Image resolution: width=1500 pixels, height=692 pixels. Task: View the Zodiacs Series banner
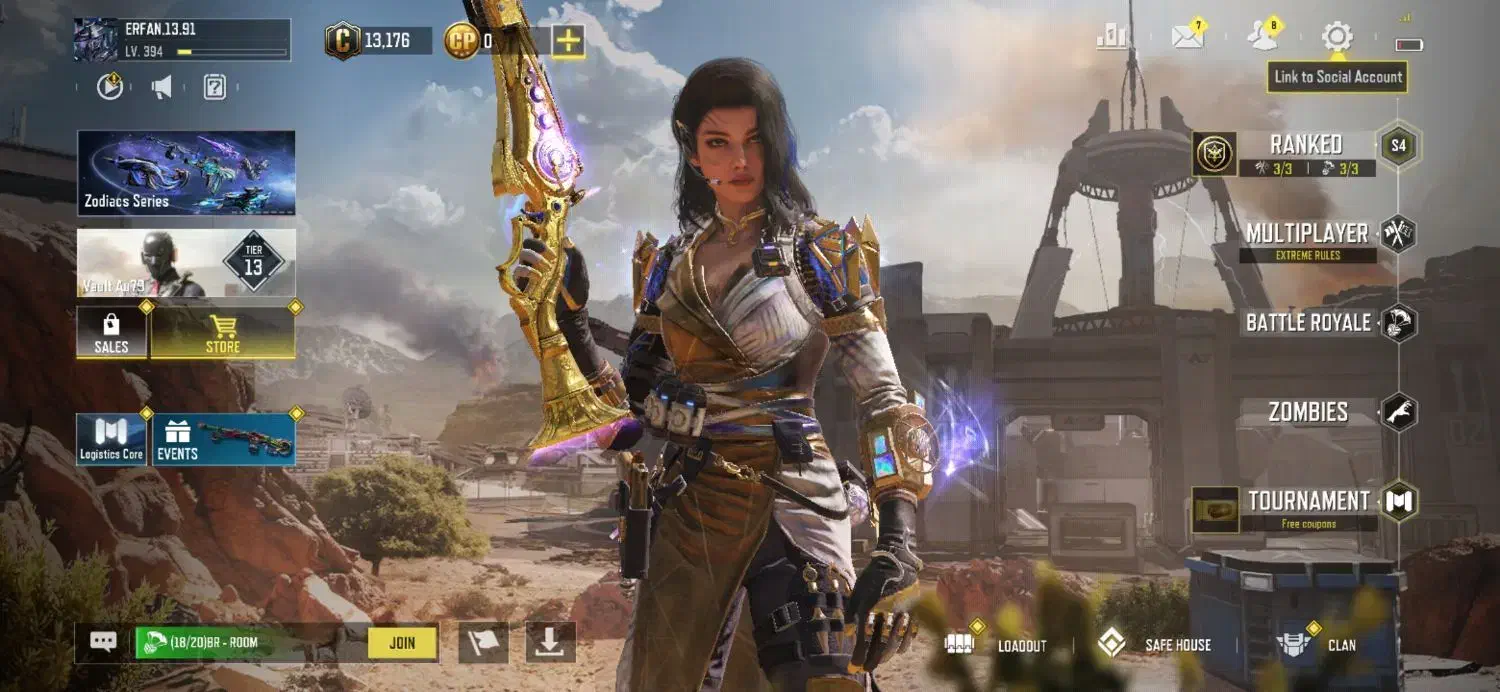coord(186,172)
